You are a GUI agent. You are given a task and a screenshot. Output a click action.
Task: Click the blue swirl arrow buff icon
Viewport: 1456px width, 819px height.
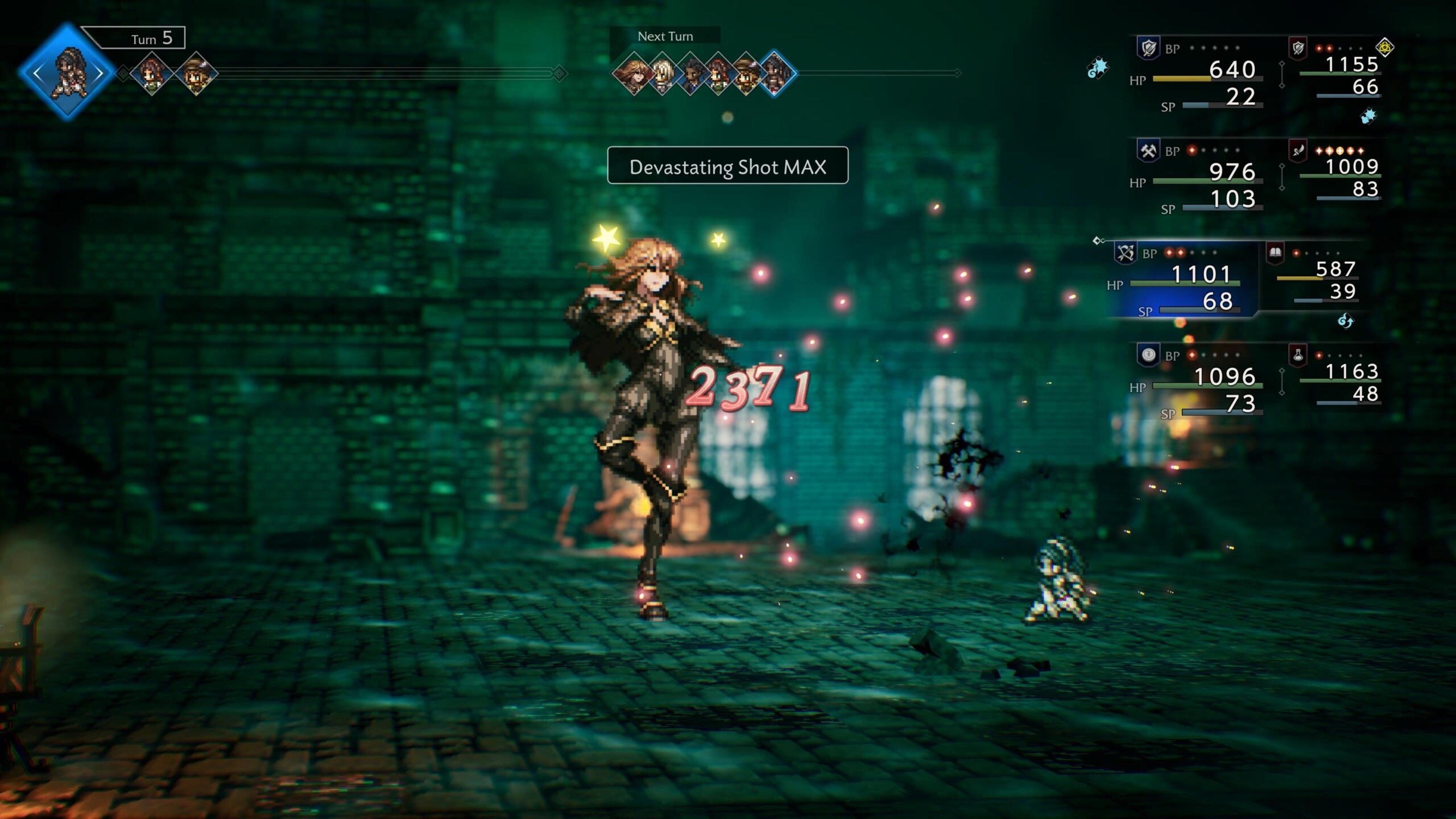[1346, 321]
